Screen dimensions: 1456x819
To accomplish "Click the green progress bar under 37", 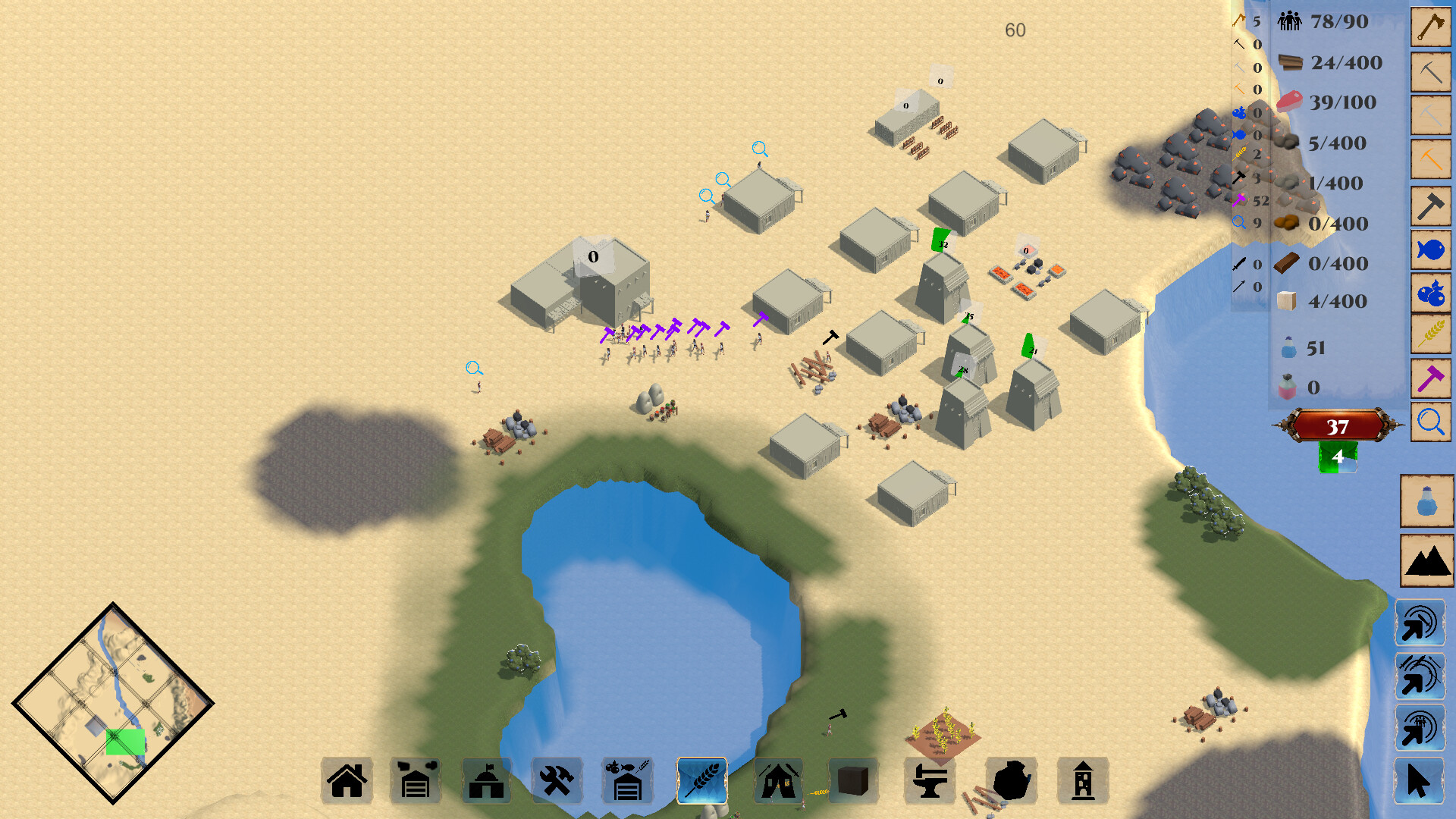I will click(1338, 458).
